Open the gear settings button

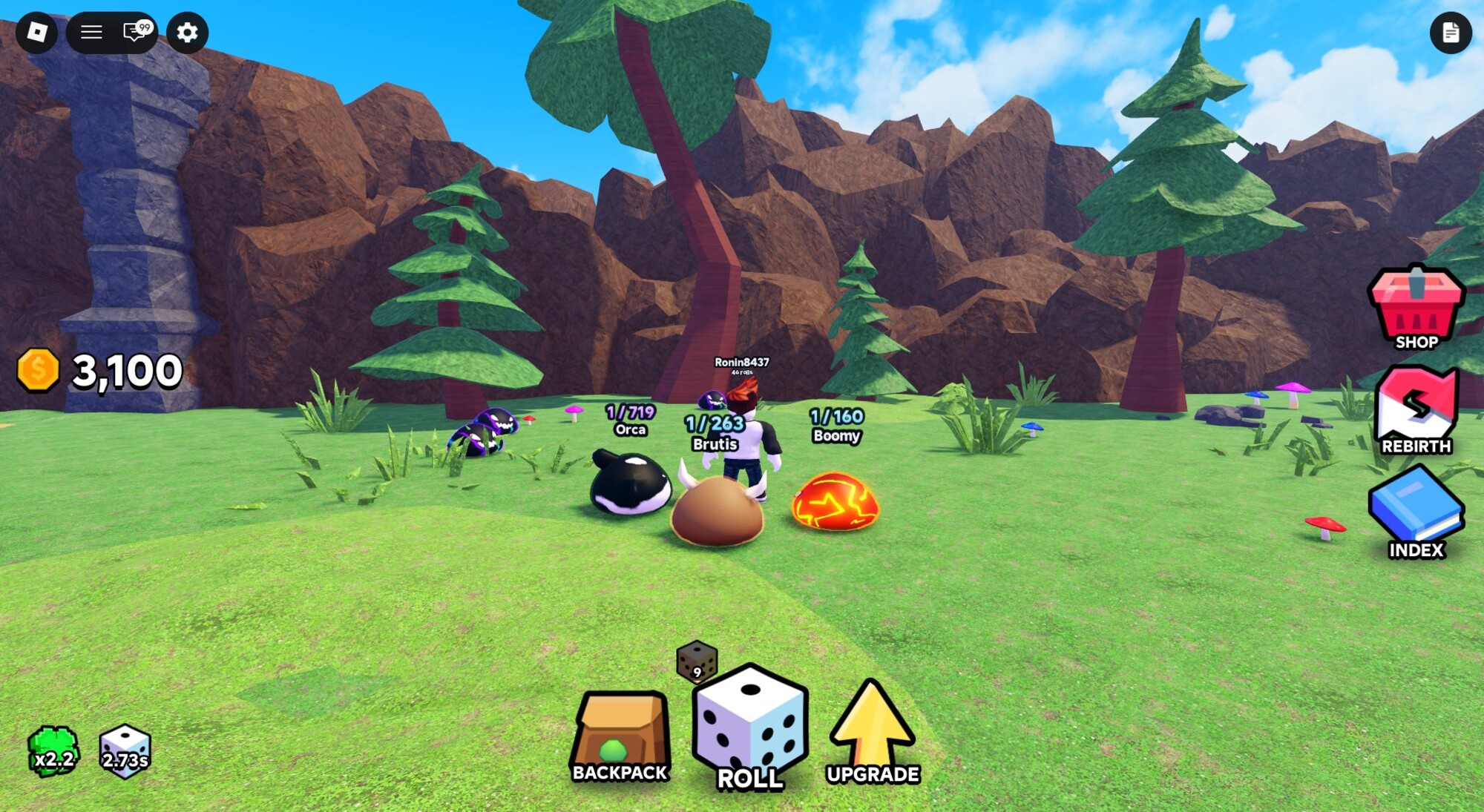(187, 32)
